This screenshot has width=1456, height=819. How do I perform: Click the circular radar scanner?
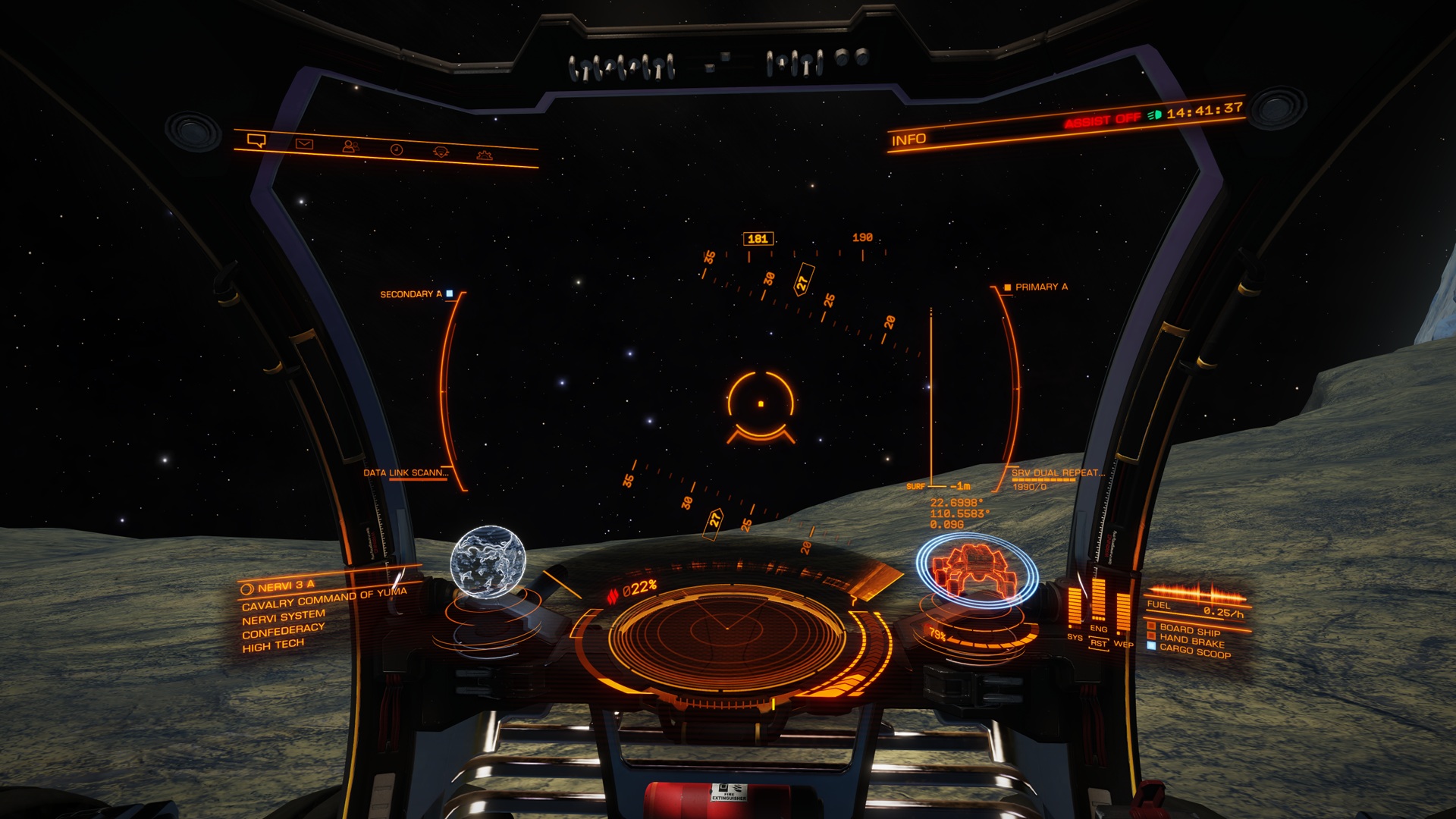[726, 629]
